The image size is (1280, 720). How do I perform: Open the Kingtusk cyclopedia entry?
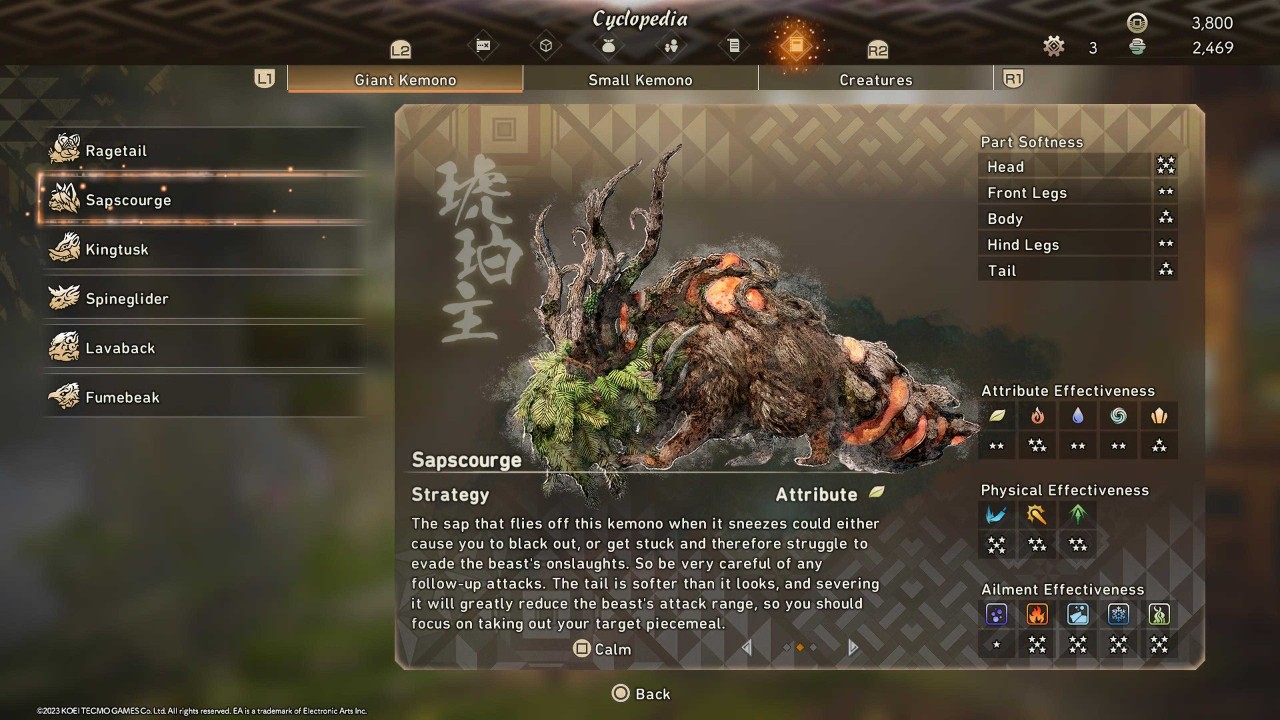(116, 250)
